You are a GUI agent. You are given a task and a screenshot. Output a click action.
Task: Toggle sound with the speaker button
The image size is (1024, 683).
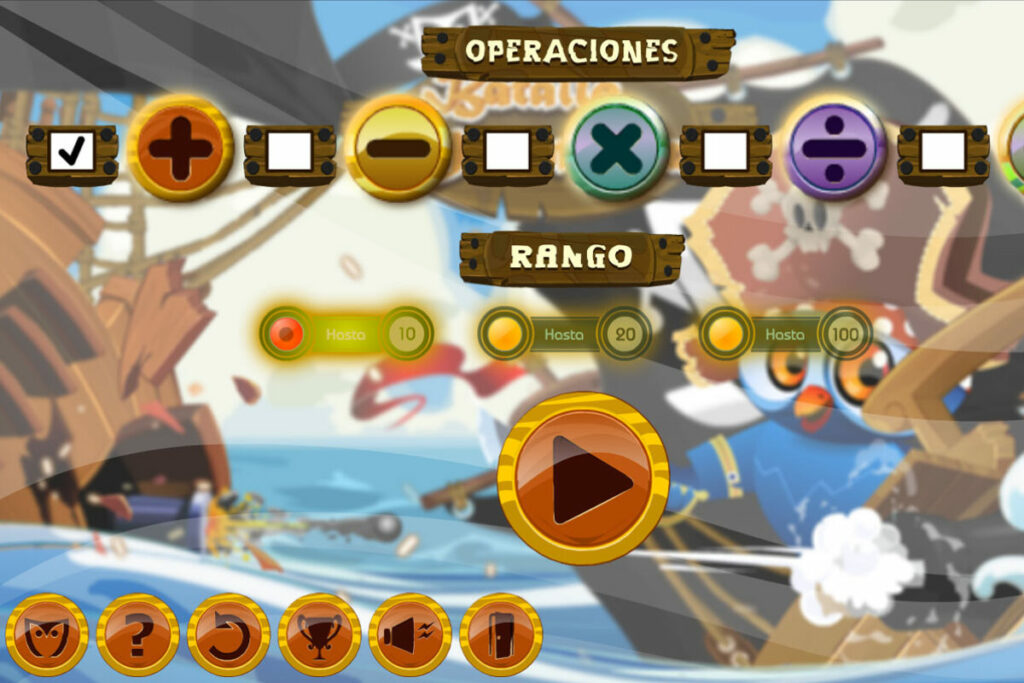click(410, 635)
